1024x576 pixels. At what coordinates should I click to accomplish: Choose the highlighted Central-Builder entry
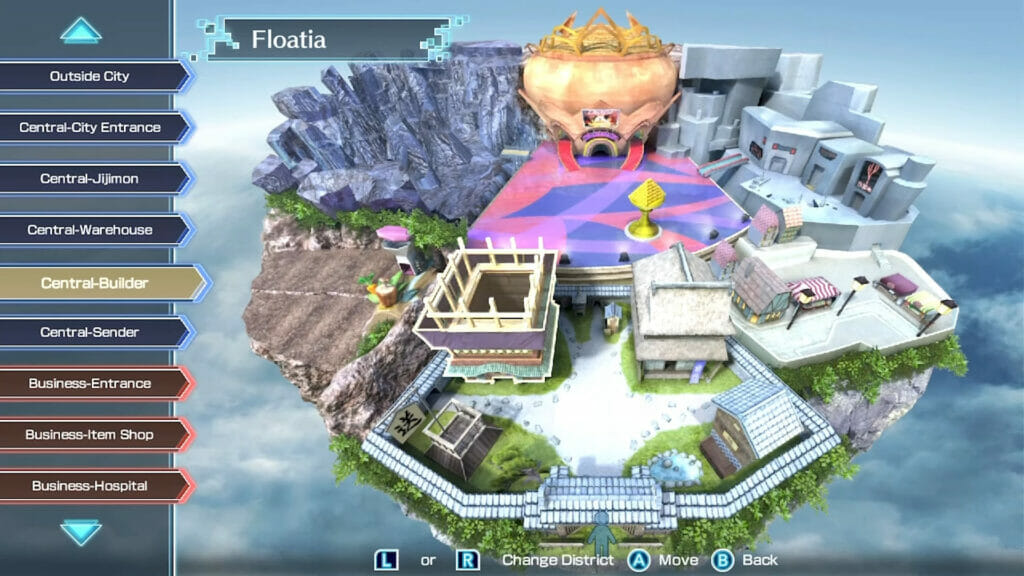point(94,283)
